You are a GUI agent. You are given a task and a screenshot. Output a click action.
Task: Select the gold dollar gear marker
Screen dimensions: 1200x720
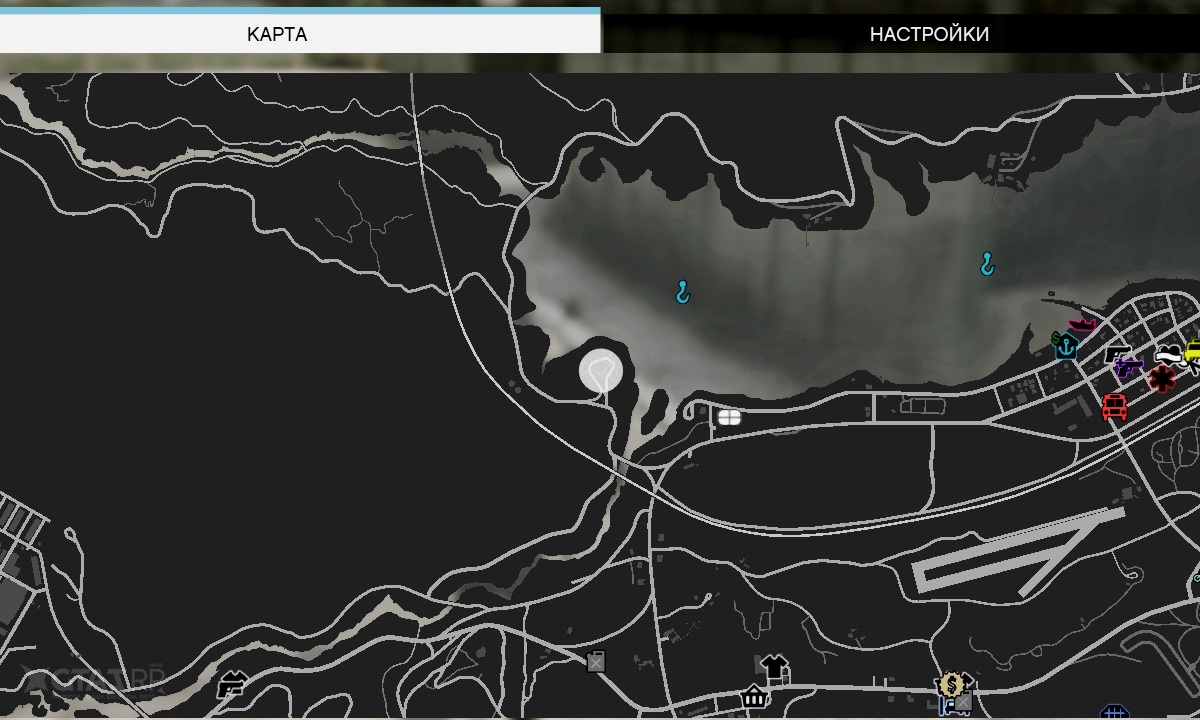coord(949,684)
